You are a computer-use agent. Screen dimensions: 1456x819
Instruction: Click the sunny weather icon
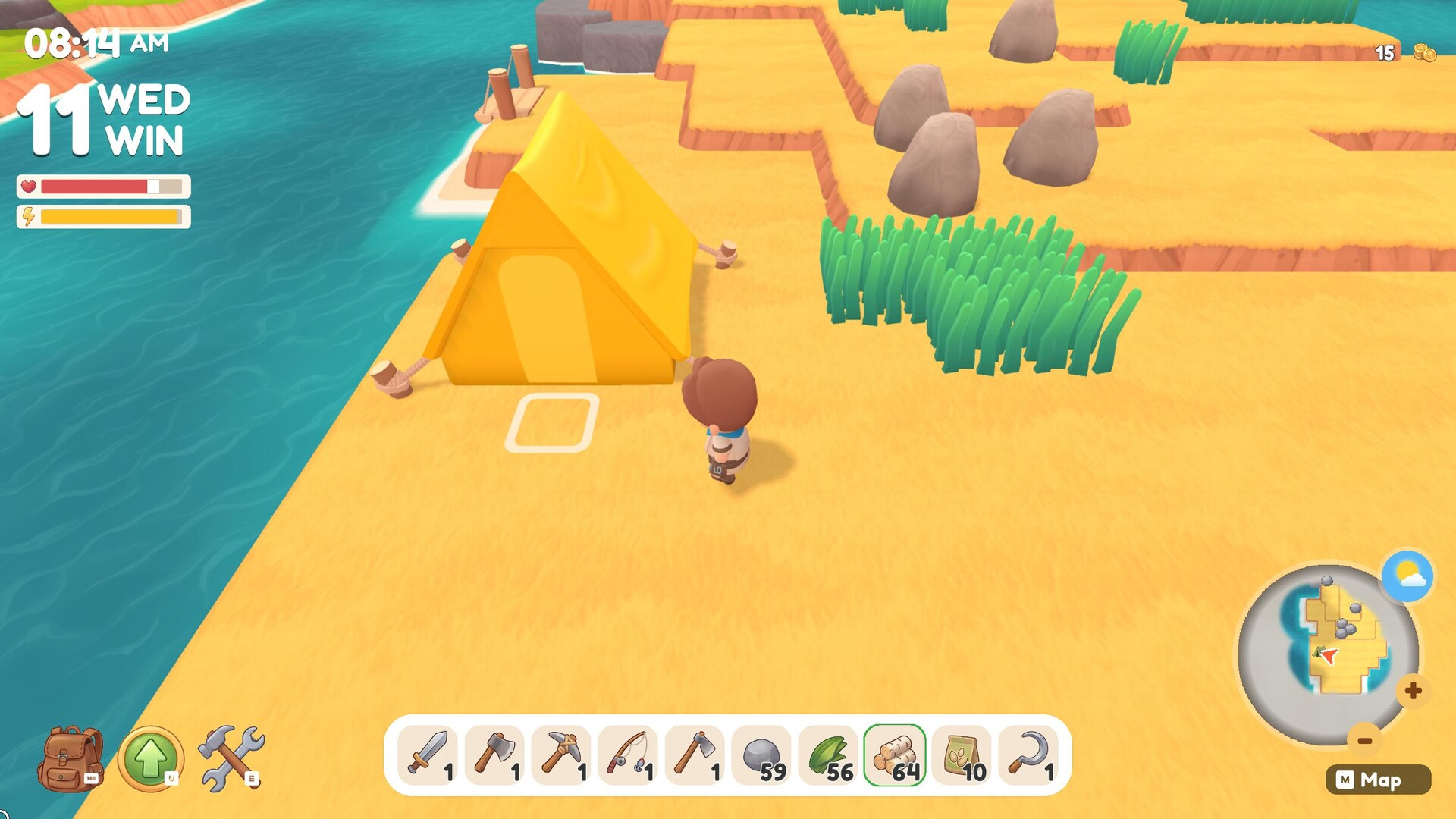(1407, 576)
